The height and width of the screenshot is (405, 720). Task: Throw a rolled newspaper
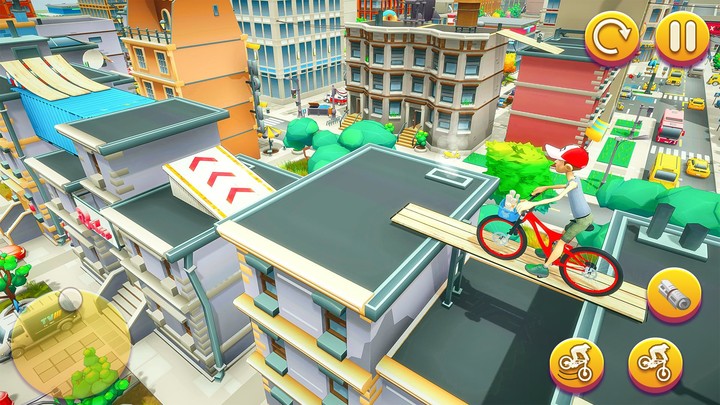click(672, 295)
